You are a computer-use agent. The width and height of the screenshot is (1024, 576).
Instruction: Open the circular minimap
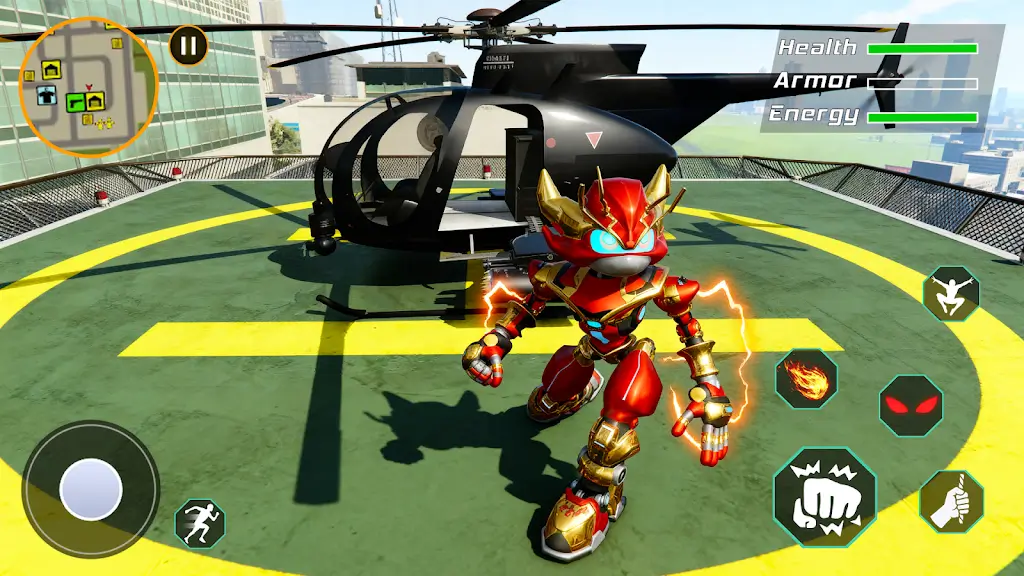click(88, 86)
